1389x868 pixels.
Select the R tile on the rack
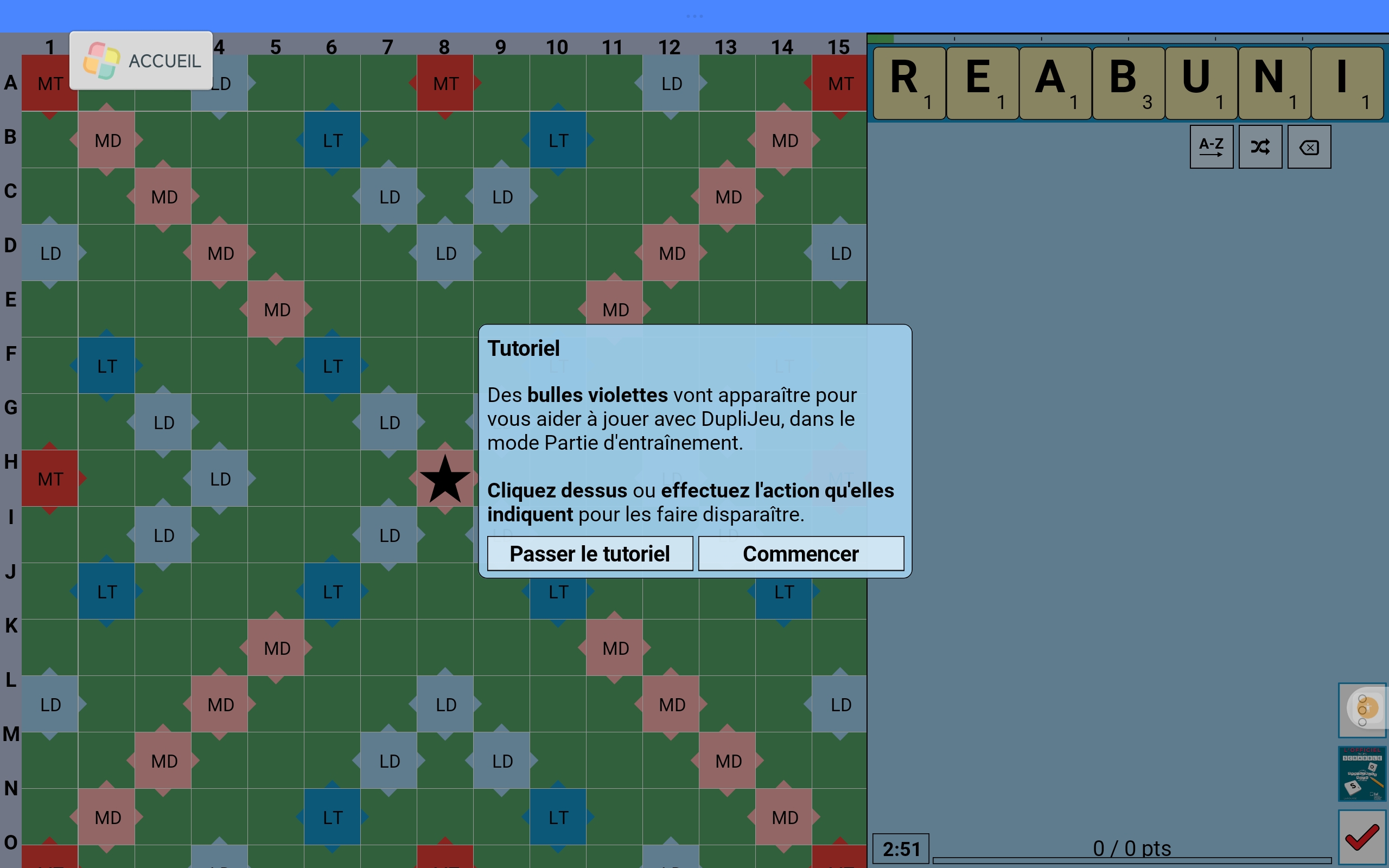tap(909, 82)
